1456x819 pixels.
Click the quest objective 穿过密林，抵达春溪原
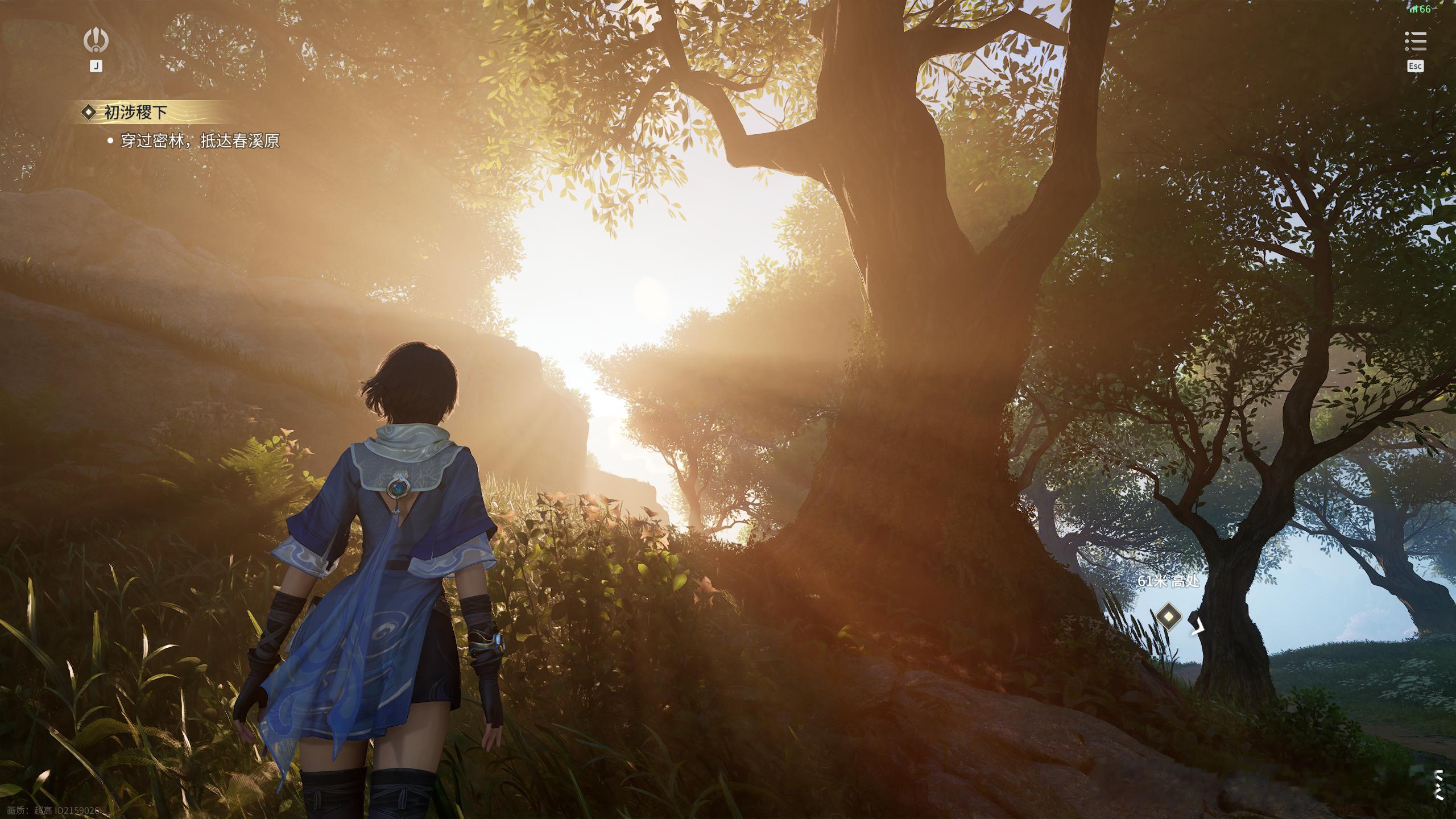tap(200, 141)
